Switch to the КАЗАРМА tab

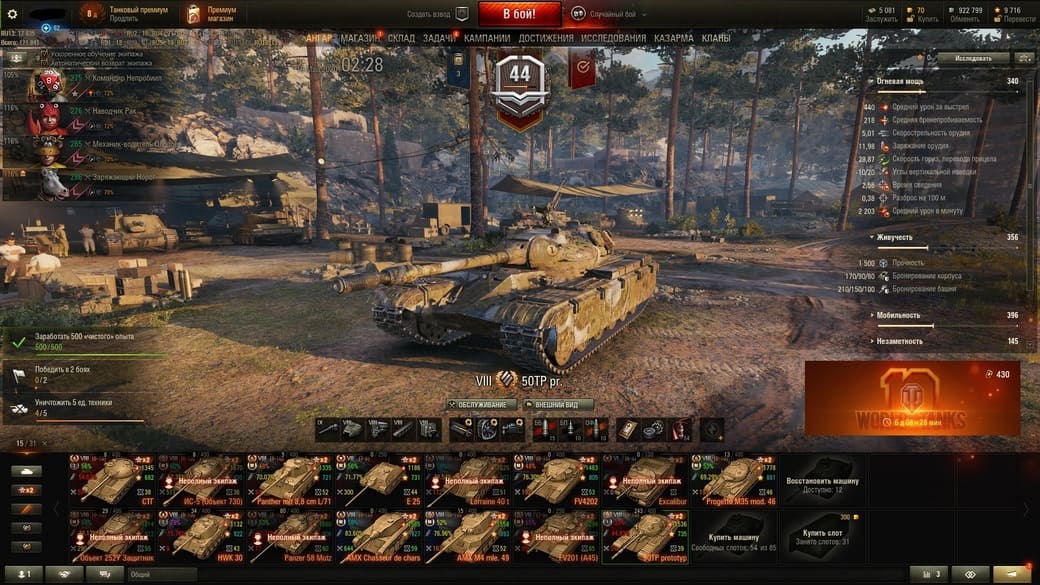(673, 38)
